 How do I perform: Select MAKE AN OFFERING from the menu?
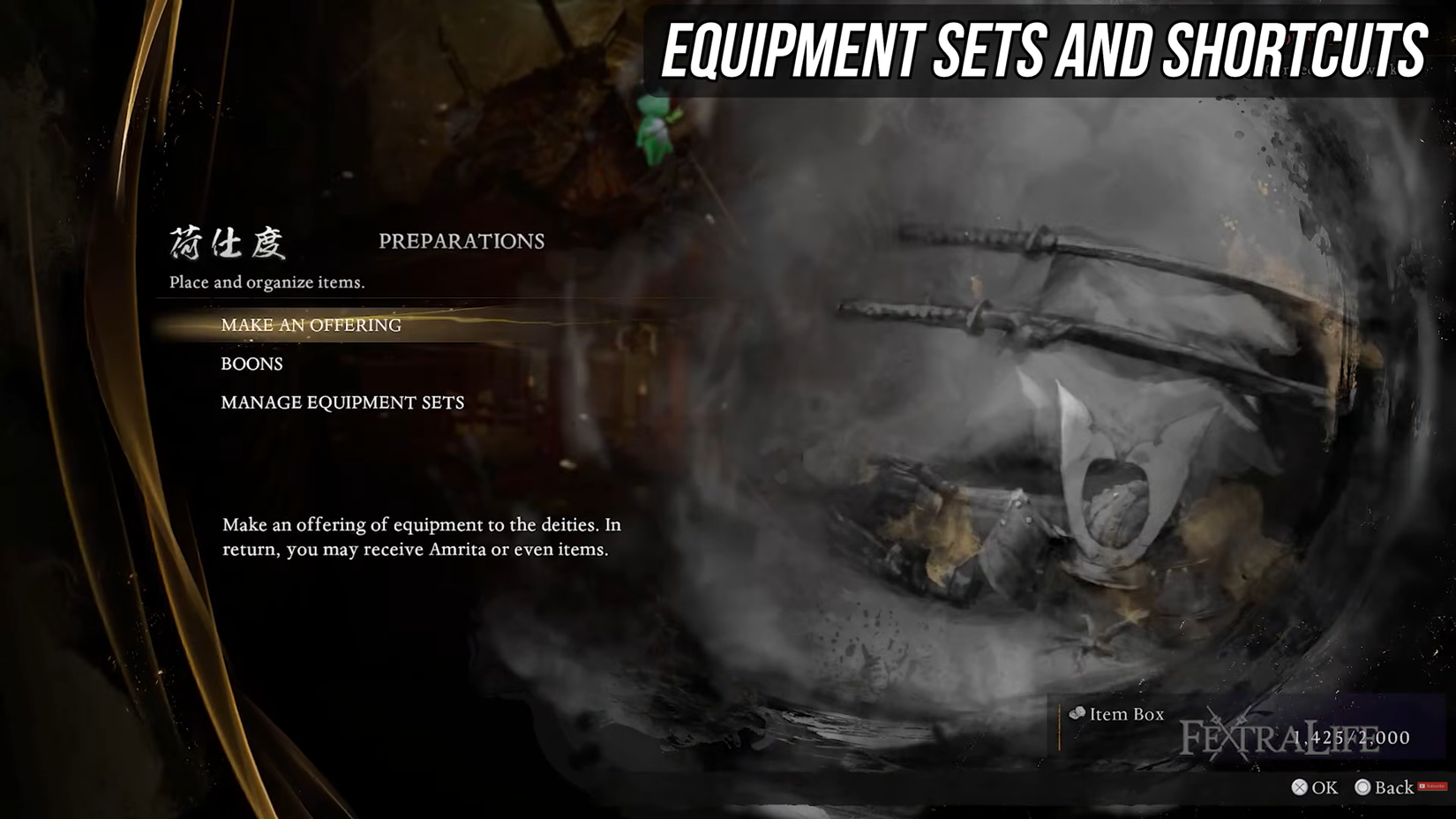(312, 326)
